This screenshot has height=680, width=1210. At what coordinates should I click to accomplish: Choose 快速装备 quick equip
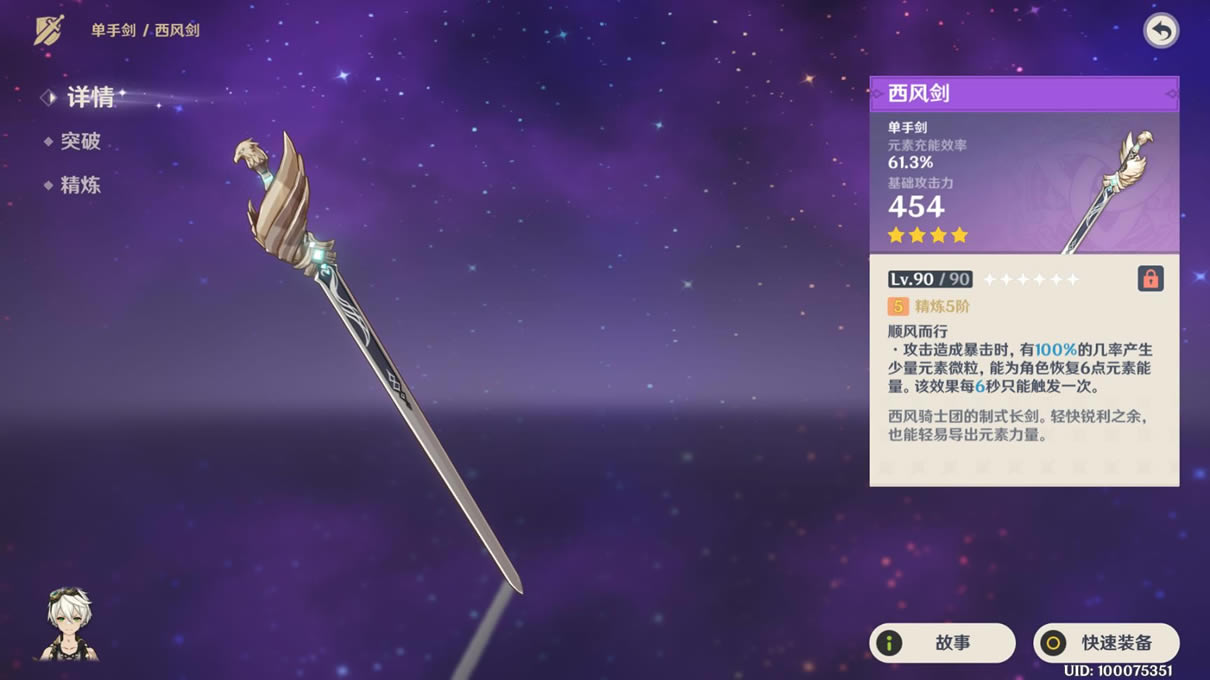tap(1106, 643)
